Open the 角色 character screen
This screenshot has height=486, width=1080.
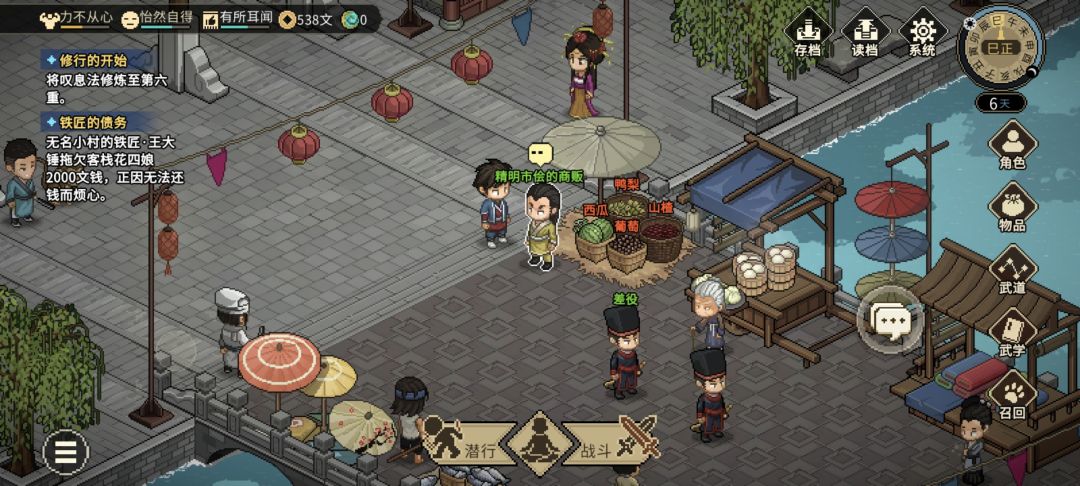coord(1012,145)
